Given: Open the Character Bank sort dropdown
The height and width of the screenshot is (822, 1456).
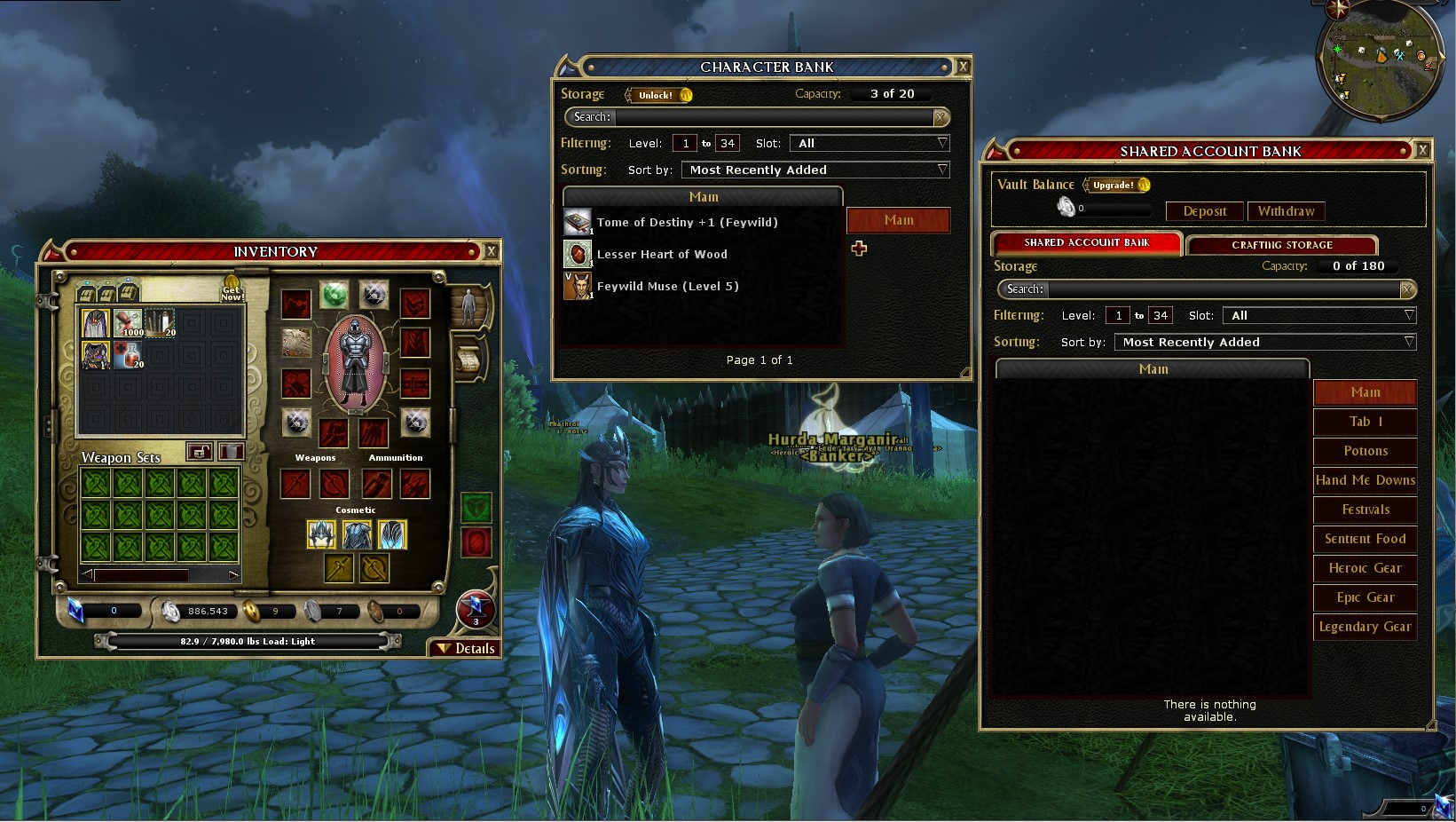Looking at the screenshot, I should tap(815, 170).
